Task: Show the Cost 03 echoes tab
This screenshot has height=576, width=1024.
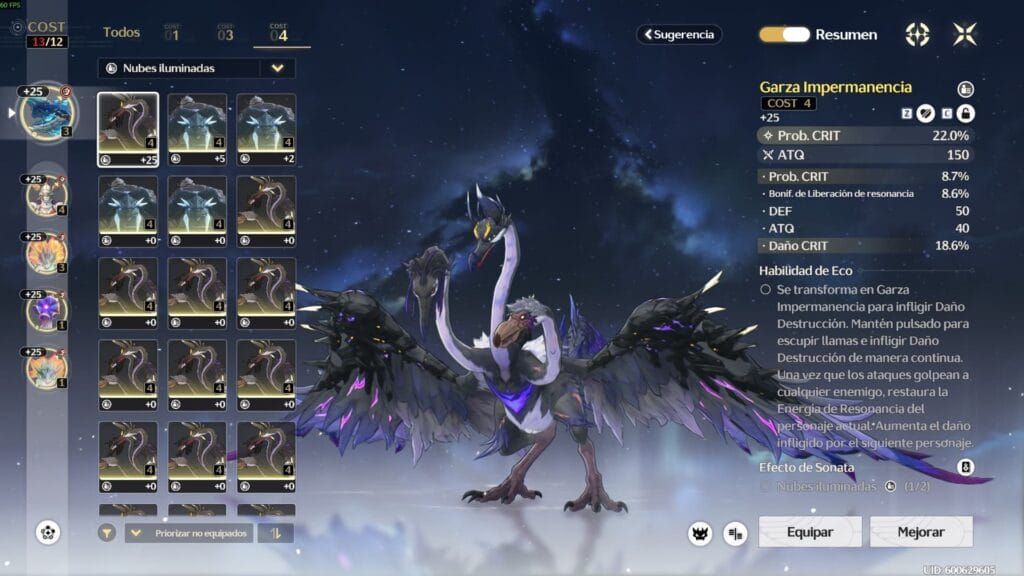Action: (x=225, y=33)
